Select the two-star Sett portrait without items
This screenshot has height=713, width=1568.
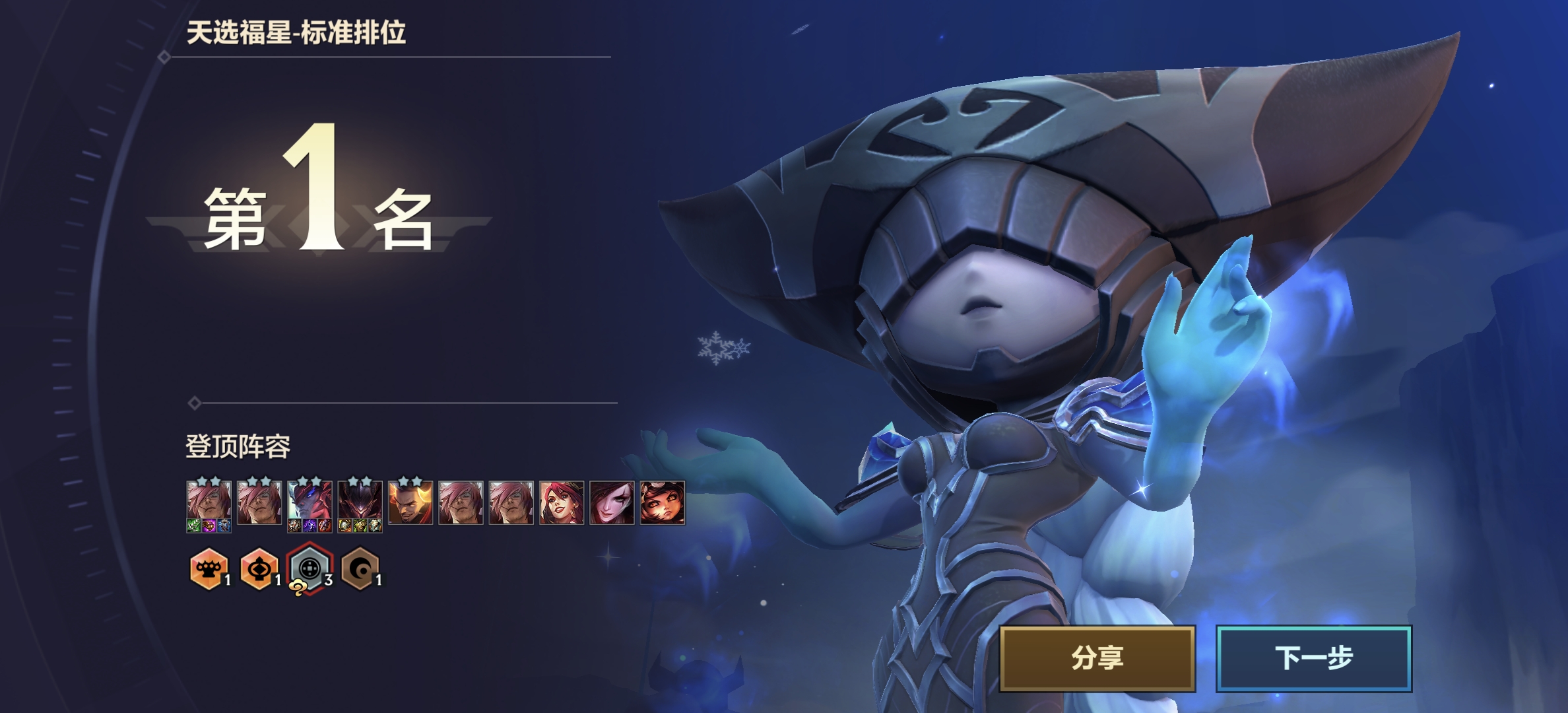(259, 502)
